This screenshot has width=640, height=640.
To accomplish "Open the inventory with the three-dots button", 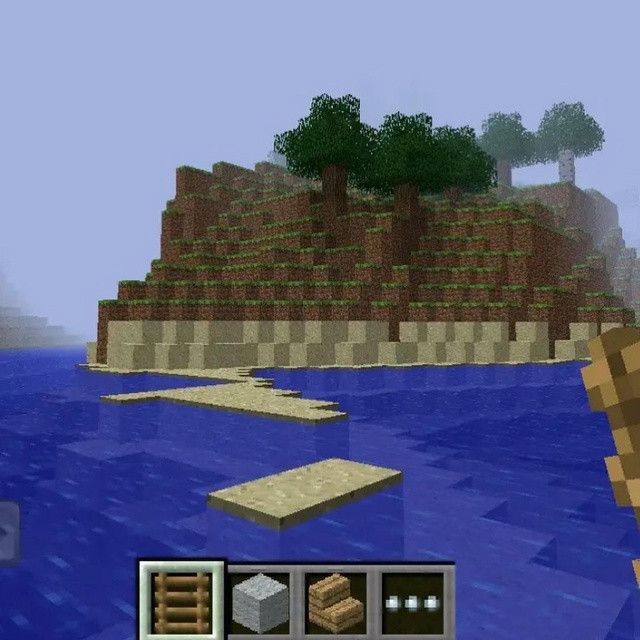I will pyautogui.click(x=412, y=603).
